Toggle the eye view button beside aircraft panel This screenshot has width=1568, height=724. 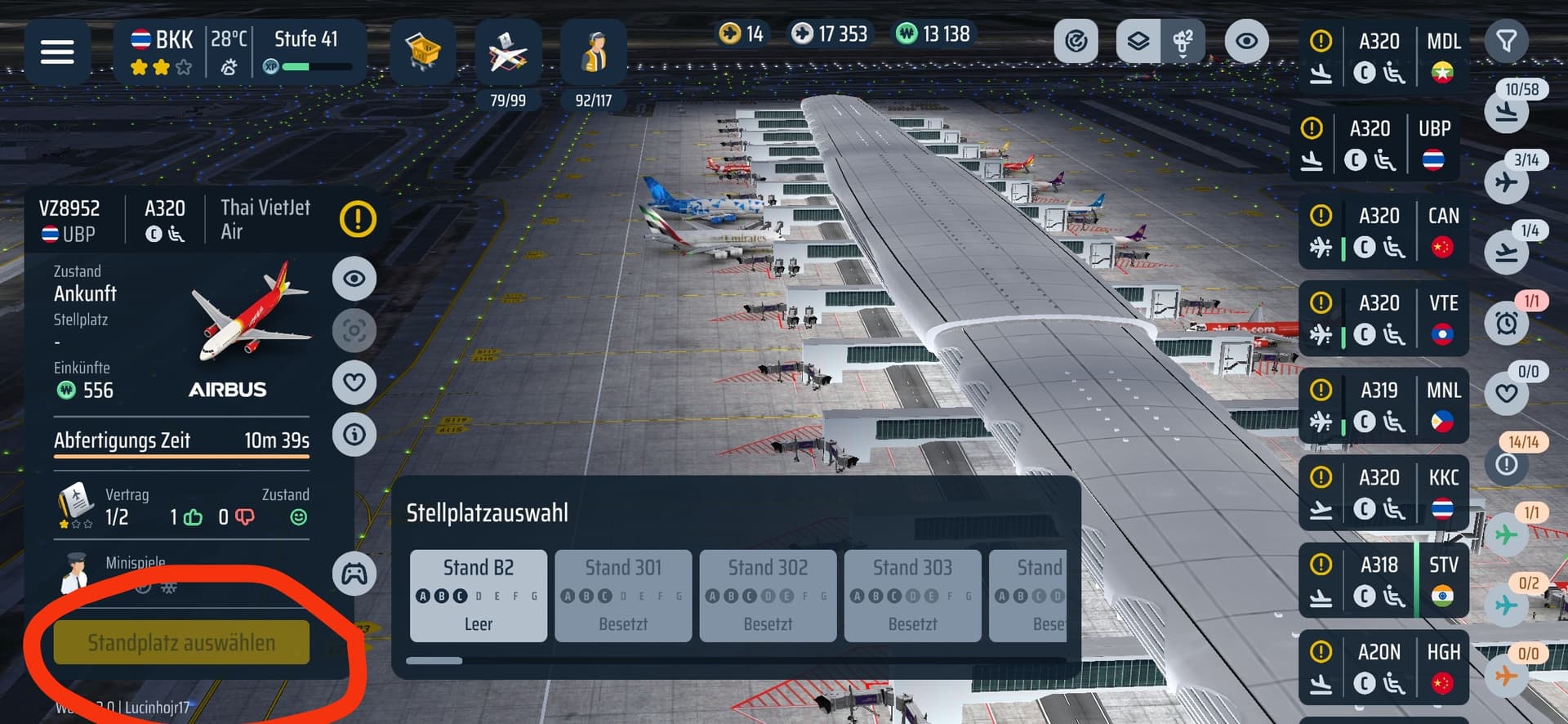[x=354, y=279]
